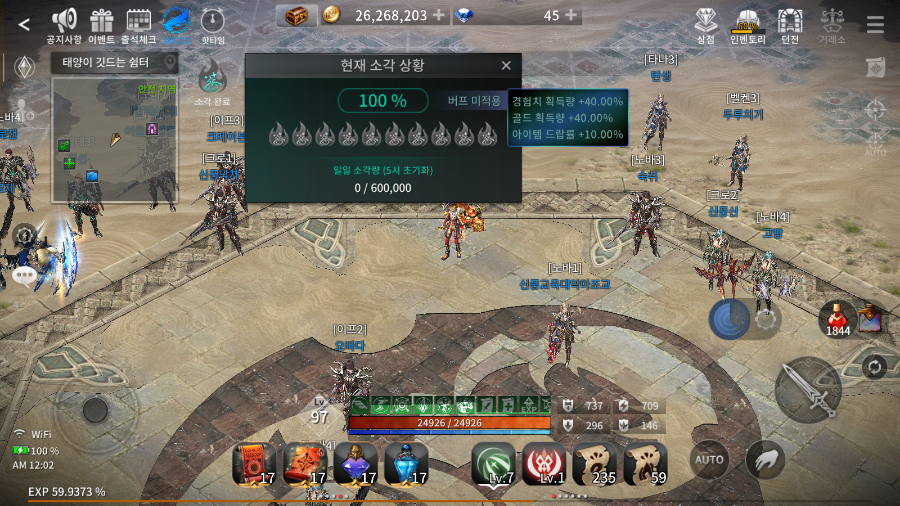This screenshot has height=506, width=900.
Task: Add diamonds with the plus button
Action: (x=571, y=15)
